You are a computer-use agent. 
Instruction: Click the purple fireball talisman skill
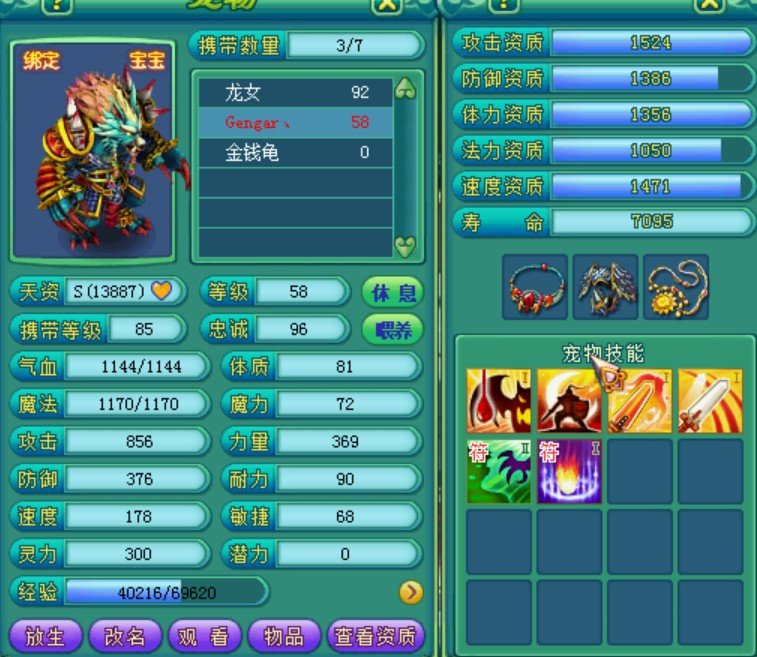click(569, 470)
